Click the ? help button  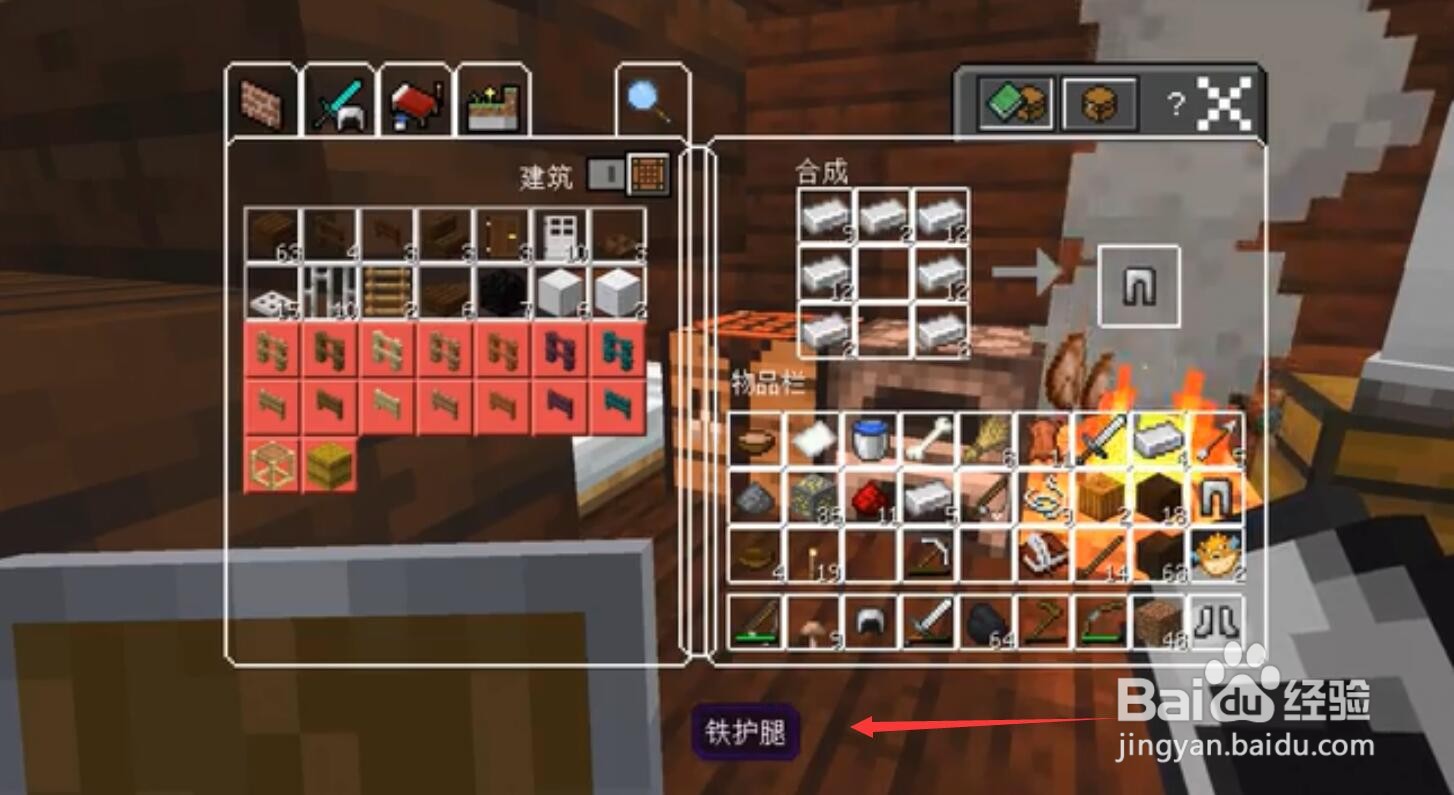[x=1175, y=102]
